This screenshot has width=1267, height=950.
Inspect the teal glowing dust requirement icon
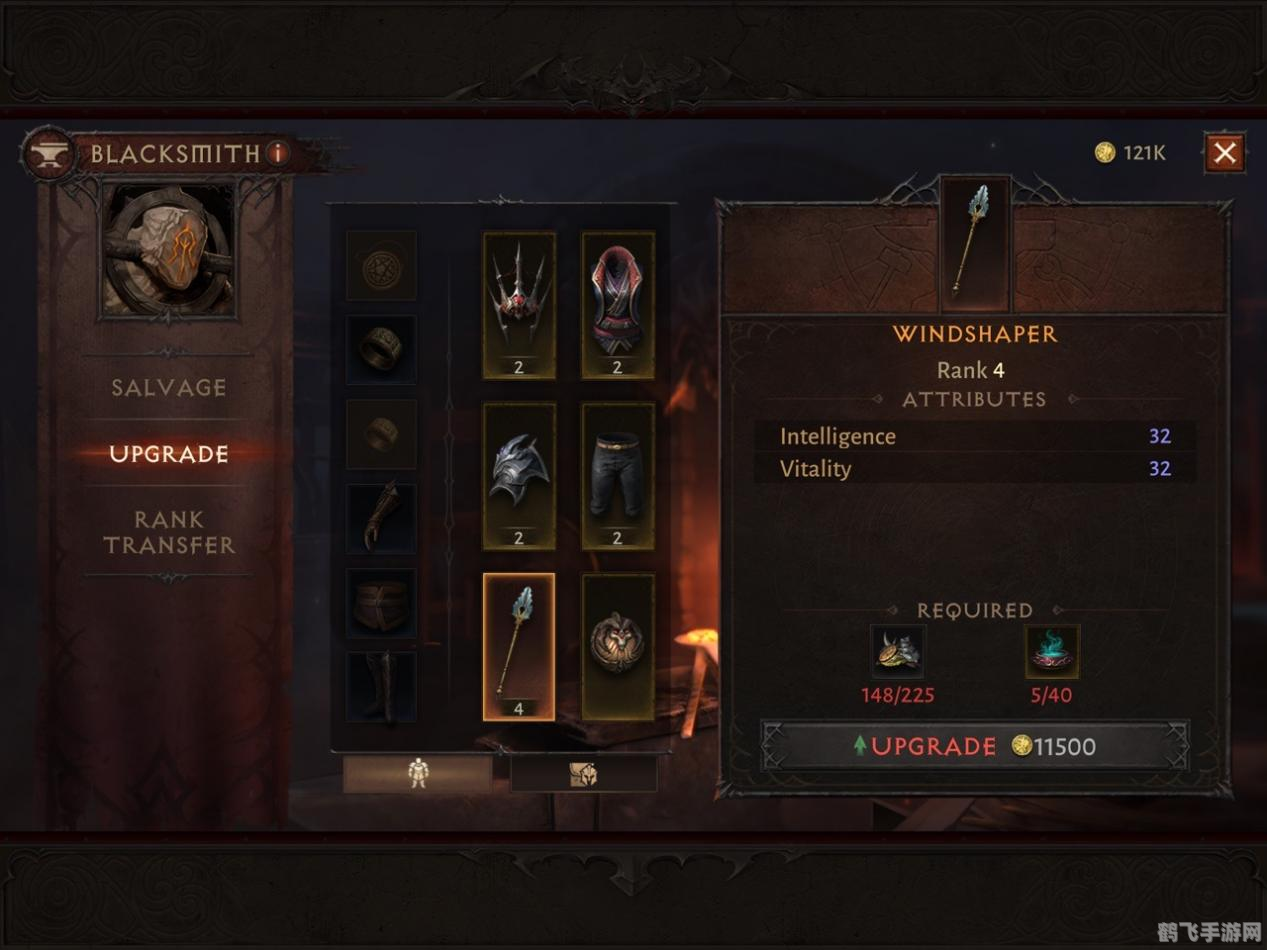(1052, 652)
